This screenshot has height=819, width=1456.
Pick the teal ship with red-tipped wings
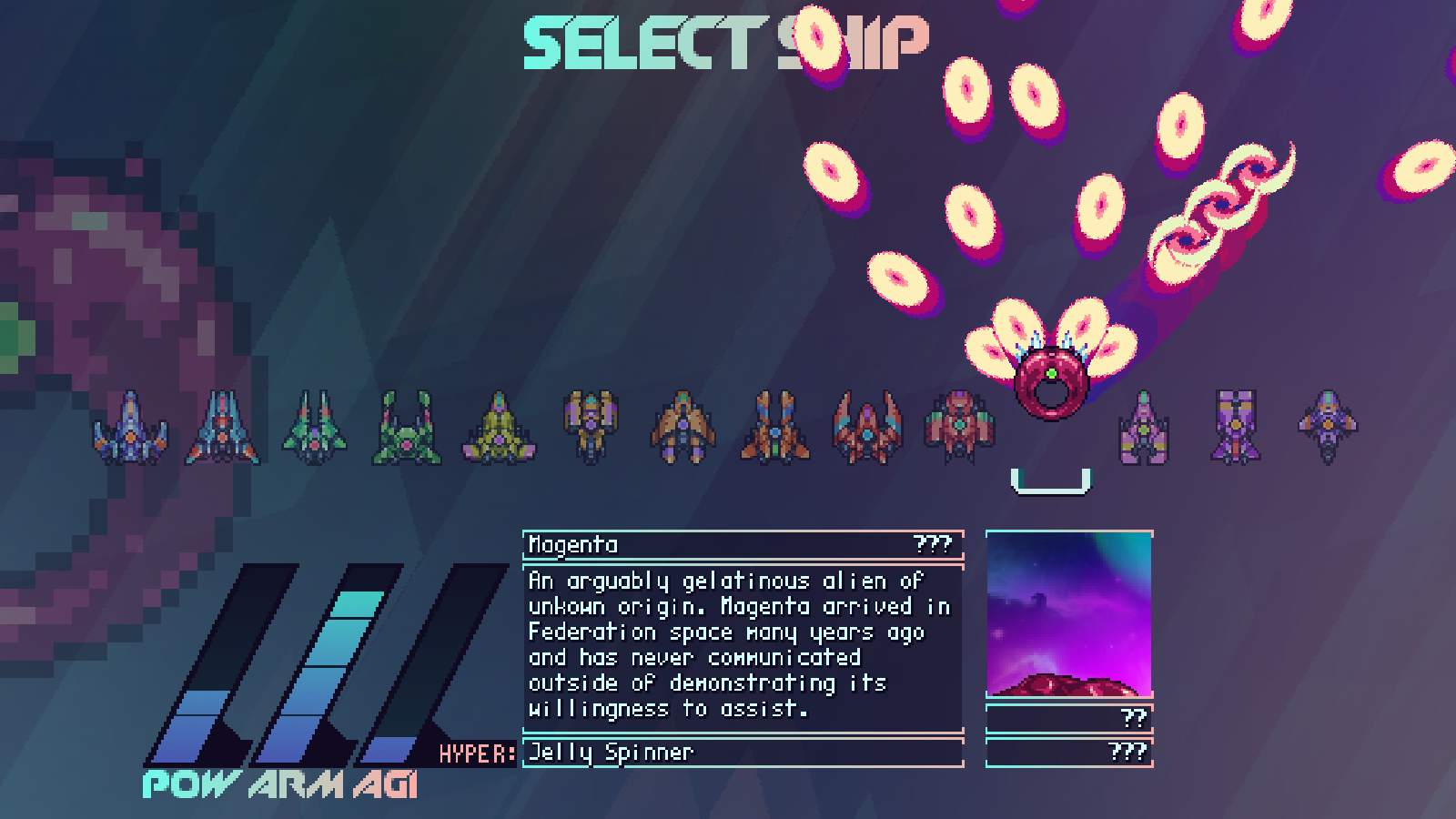222,428
